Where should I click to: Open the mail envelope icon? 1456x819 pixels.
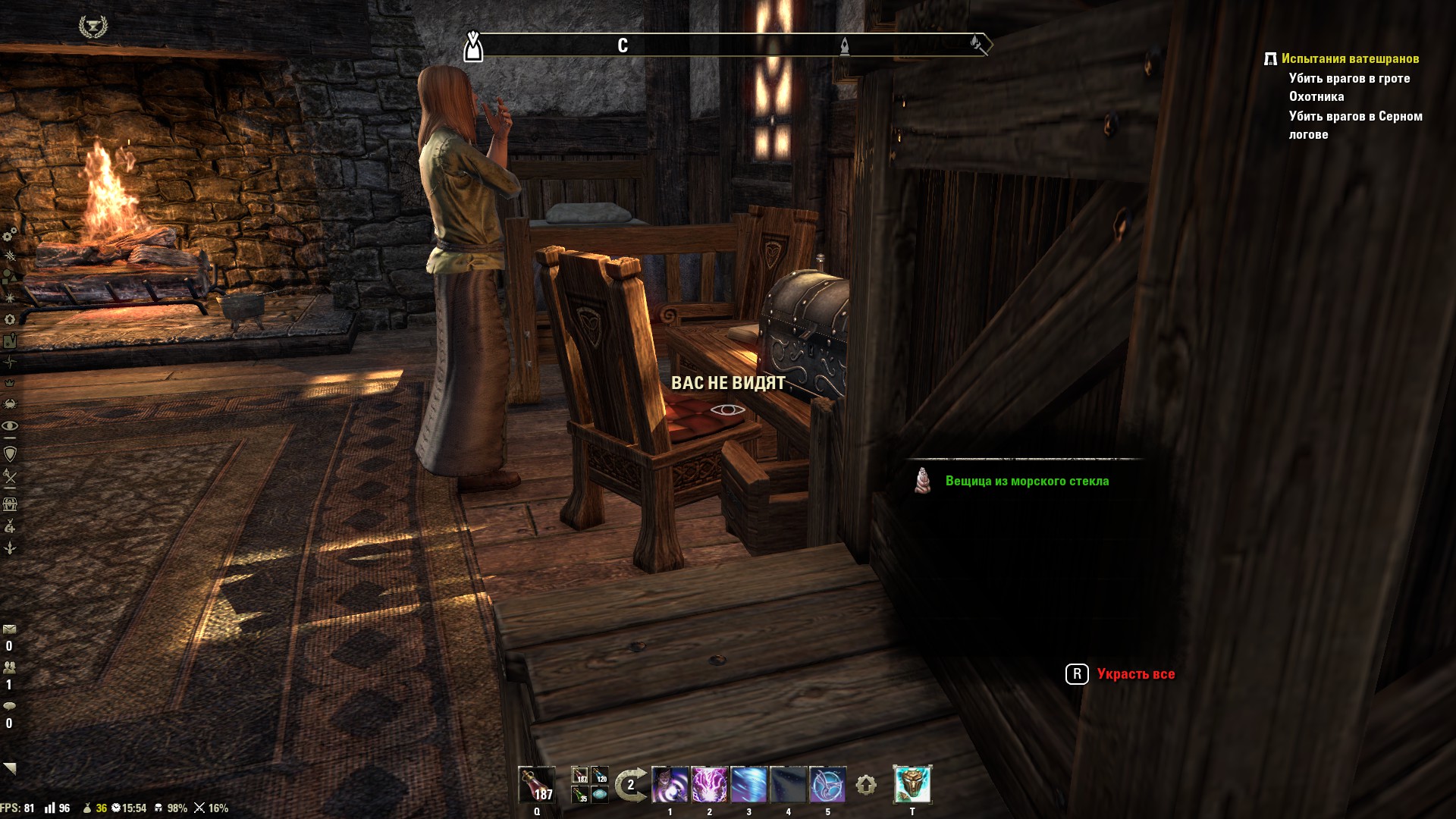point(10,629)
